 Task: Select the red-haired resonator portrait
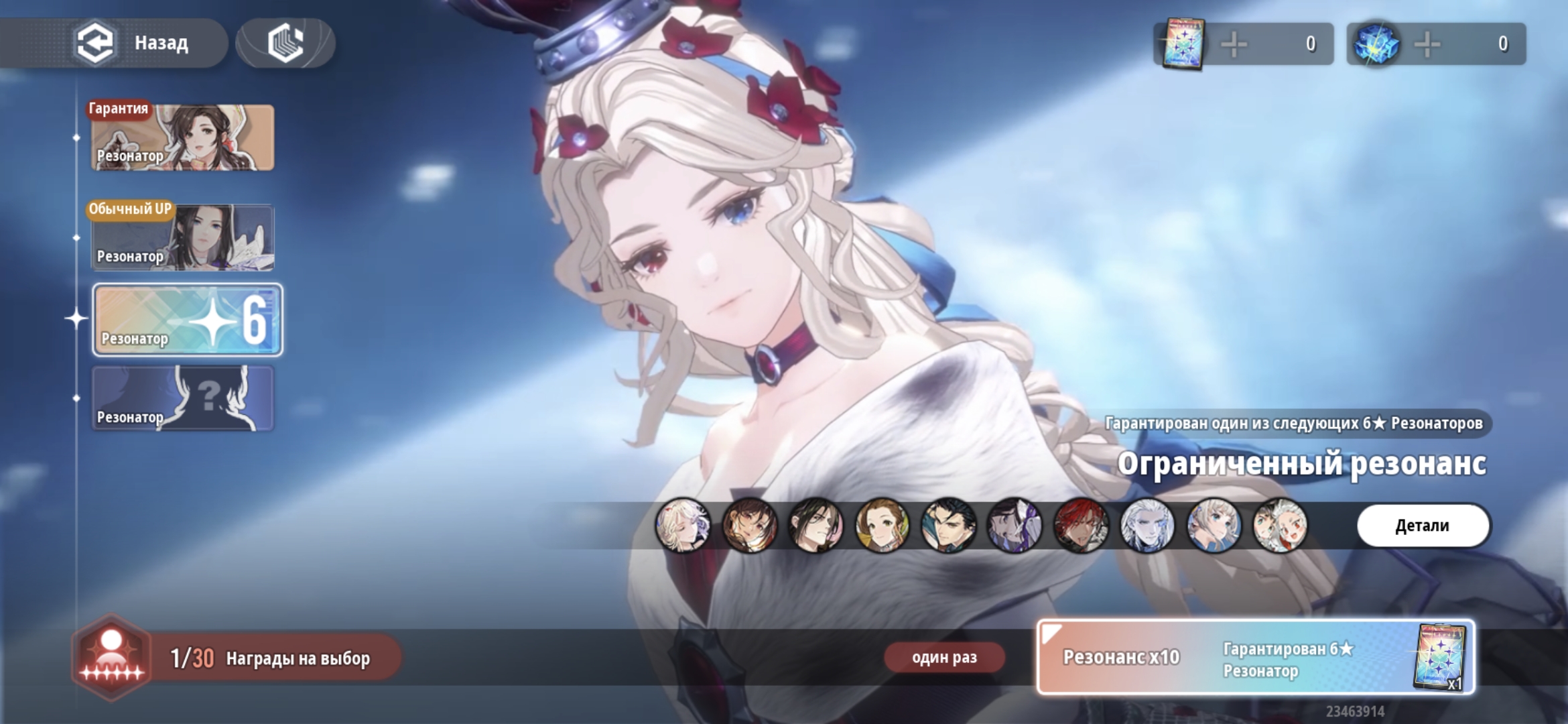tap(1081, 526)
